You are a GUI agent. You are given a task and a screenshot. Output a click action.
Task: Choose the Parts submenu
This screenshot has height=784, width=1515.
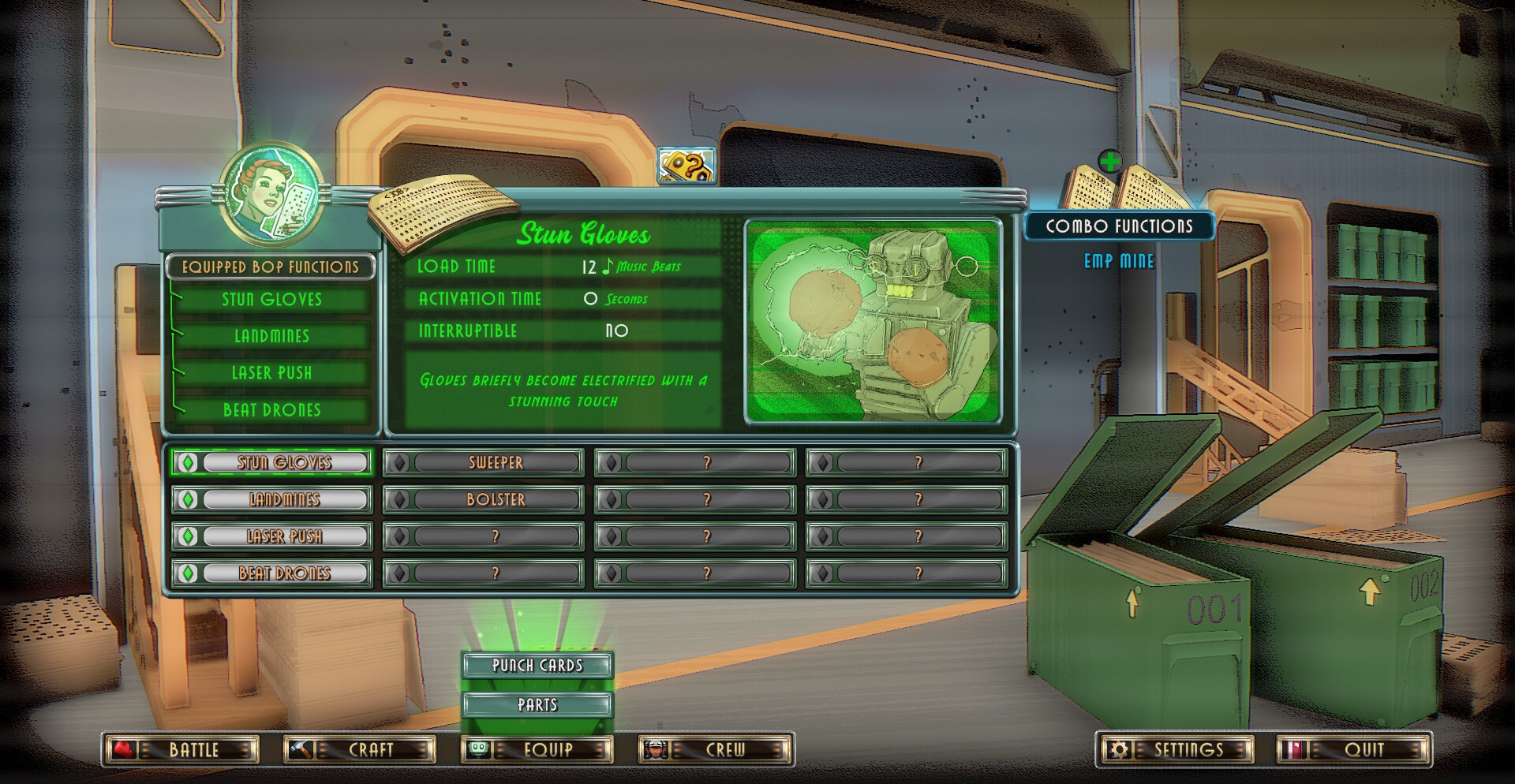pos(537,704)
